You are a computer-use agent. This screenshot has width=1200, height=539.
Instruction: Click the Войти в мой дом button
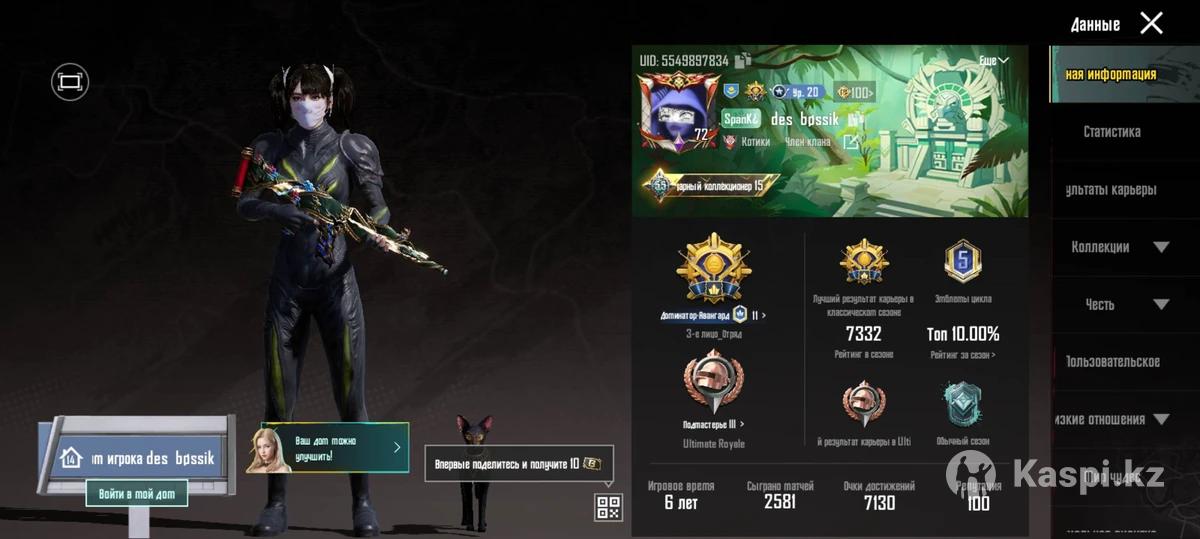pos(137,494)
